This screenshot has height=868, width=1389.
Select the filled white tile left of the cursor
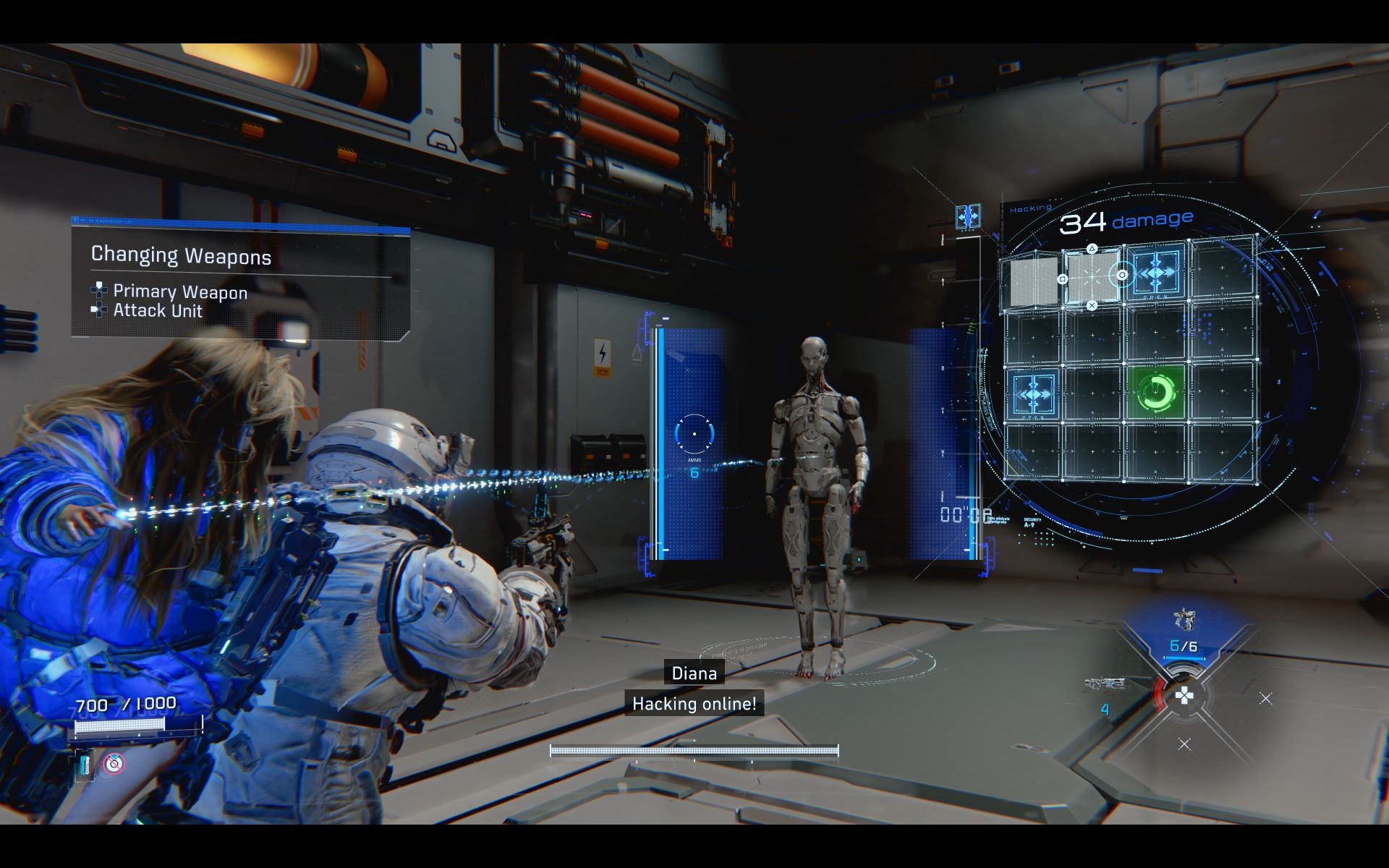[x=1033, y=279]
